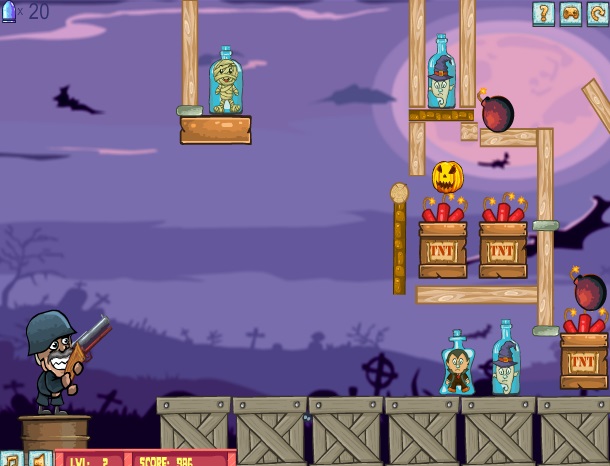The image size is (610, 466).
Task: Toggle the music note button
Action: [x=10, y=459]
